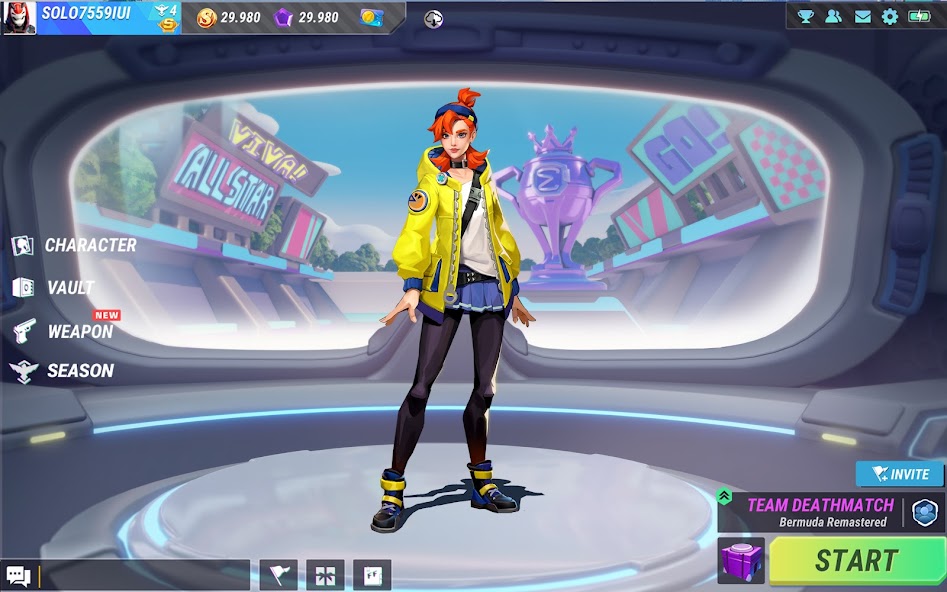Click the flag icon button
Viewport: 947px width, 592px height.
(x=278, y=575)
